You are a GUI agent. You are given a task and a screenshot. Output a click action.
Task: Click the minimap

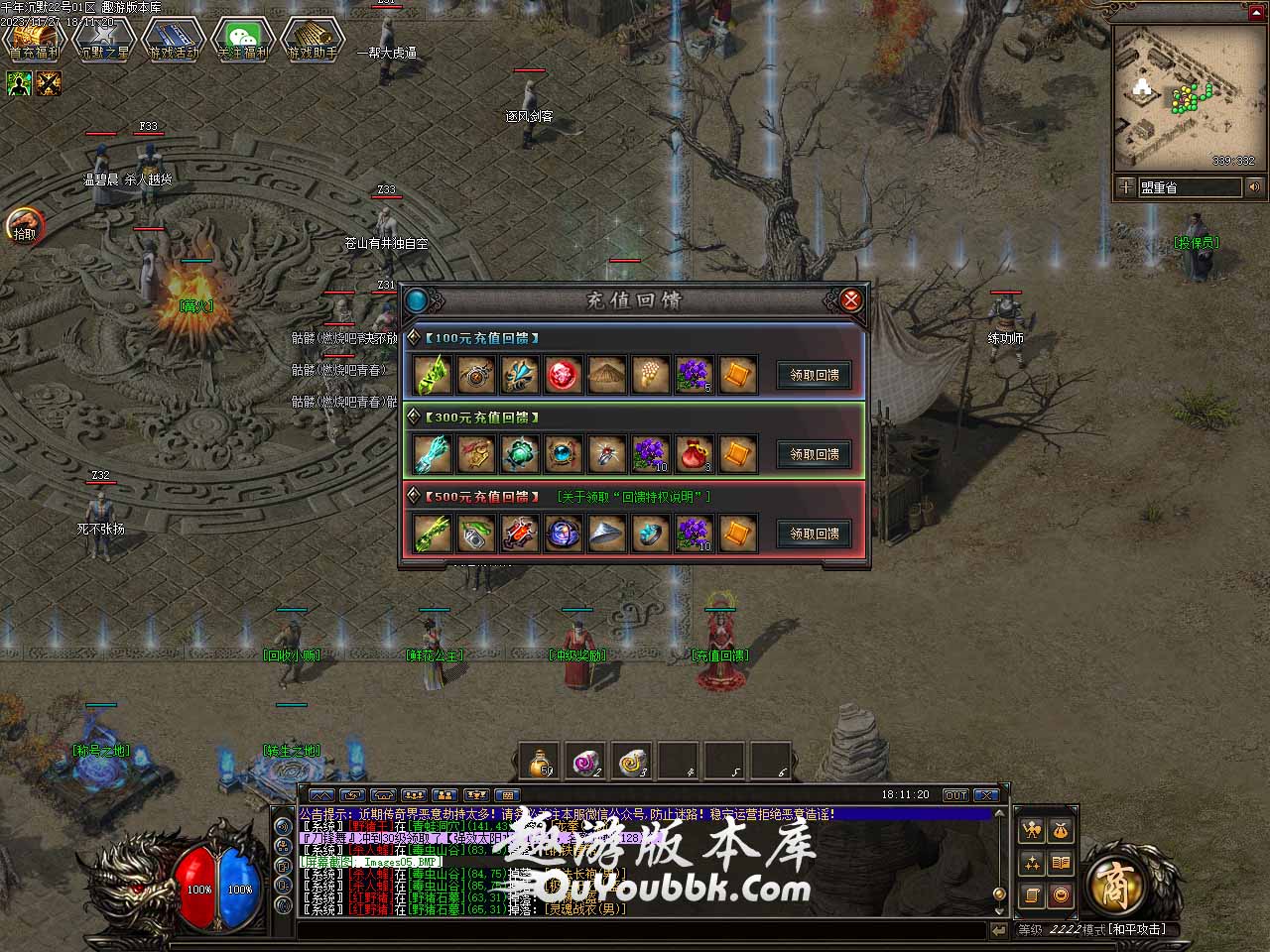point(1183,97)
